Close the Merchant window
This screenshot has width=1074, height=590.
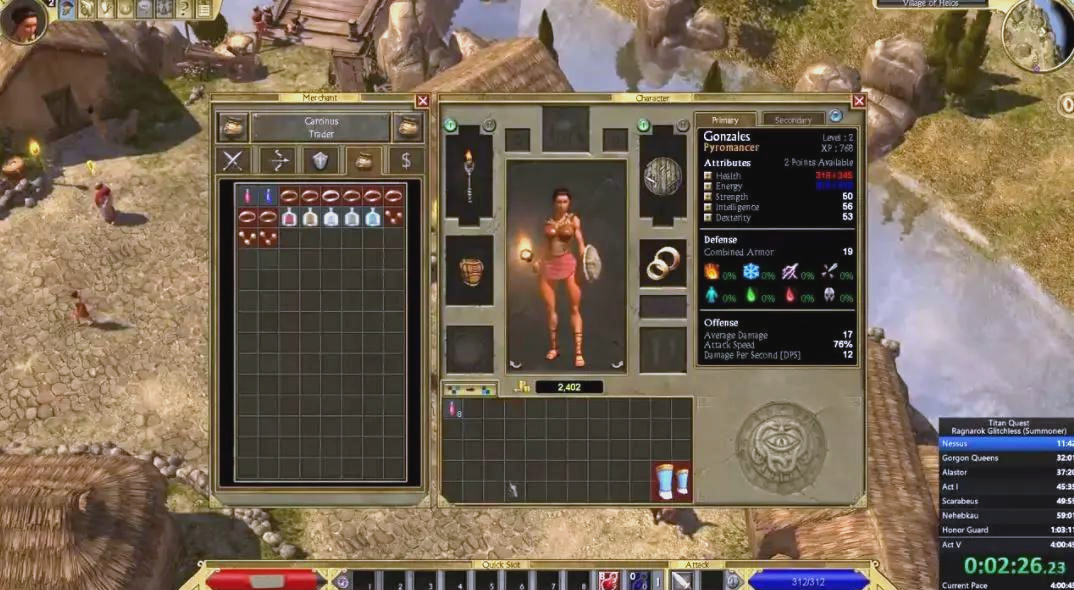point(422,101)
